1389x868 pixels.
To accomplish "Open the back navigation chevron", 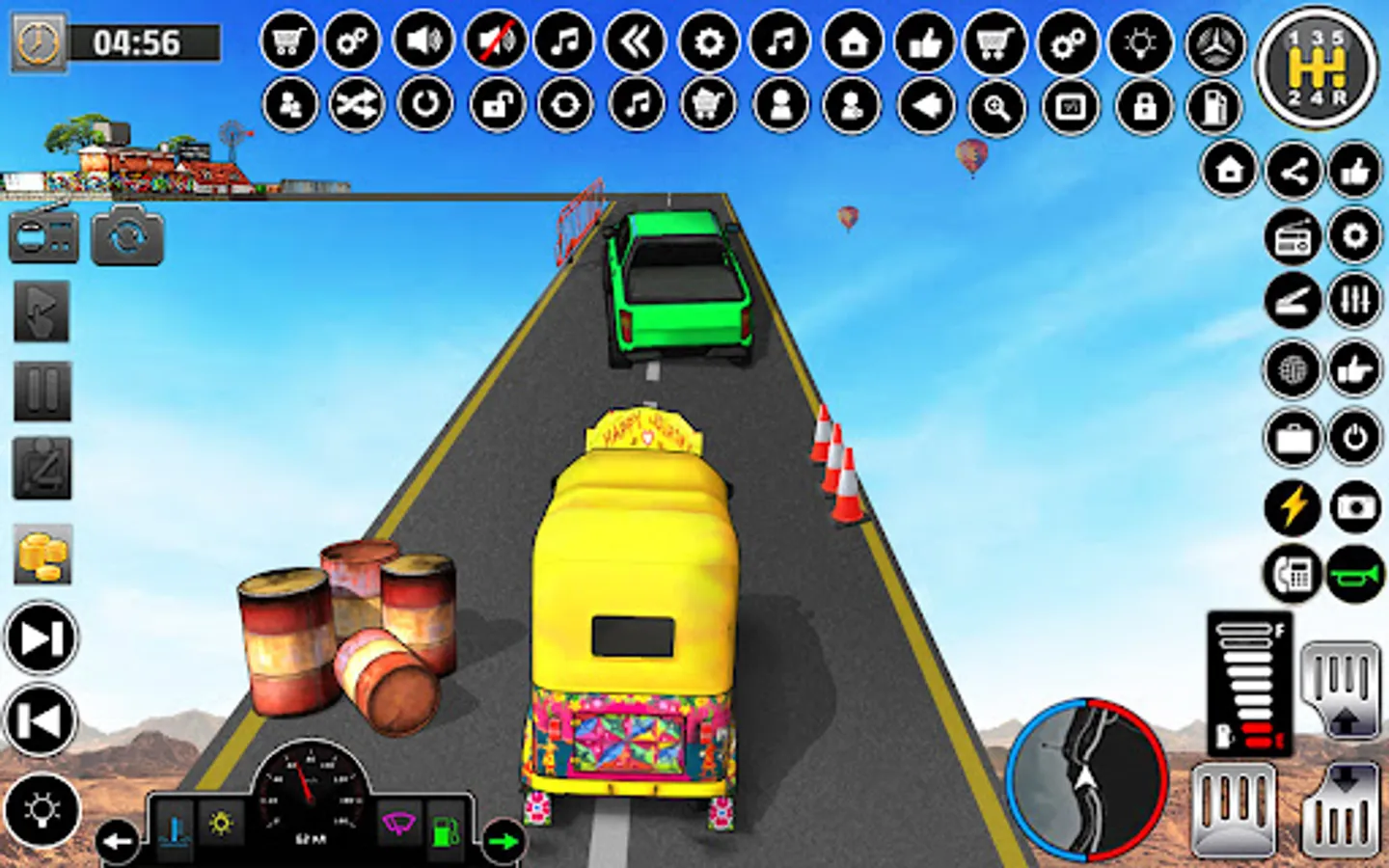I will point(635,42).
